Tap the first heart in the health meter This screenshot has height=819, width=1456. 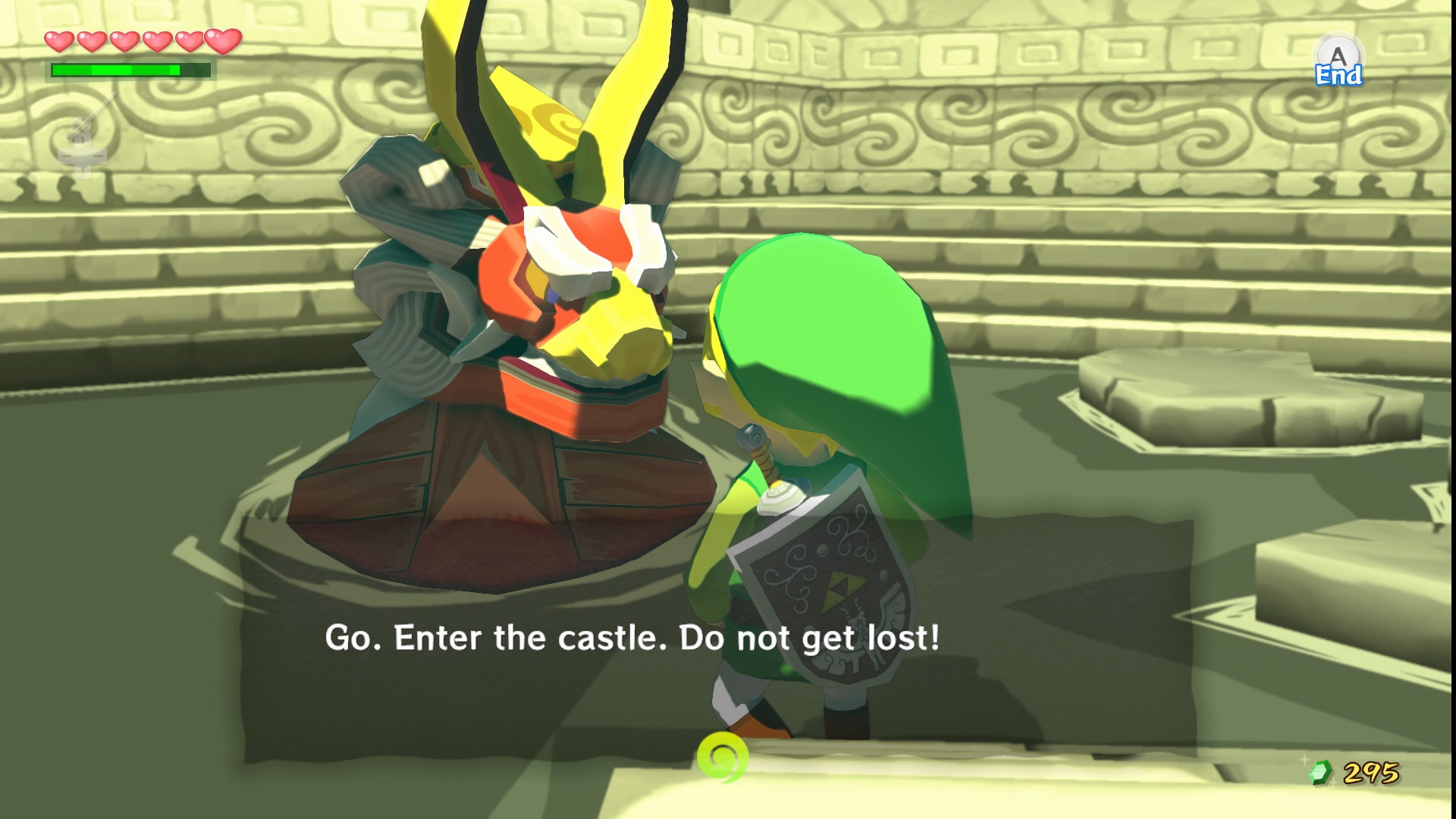(x=61, y=42)
